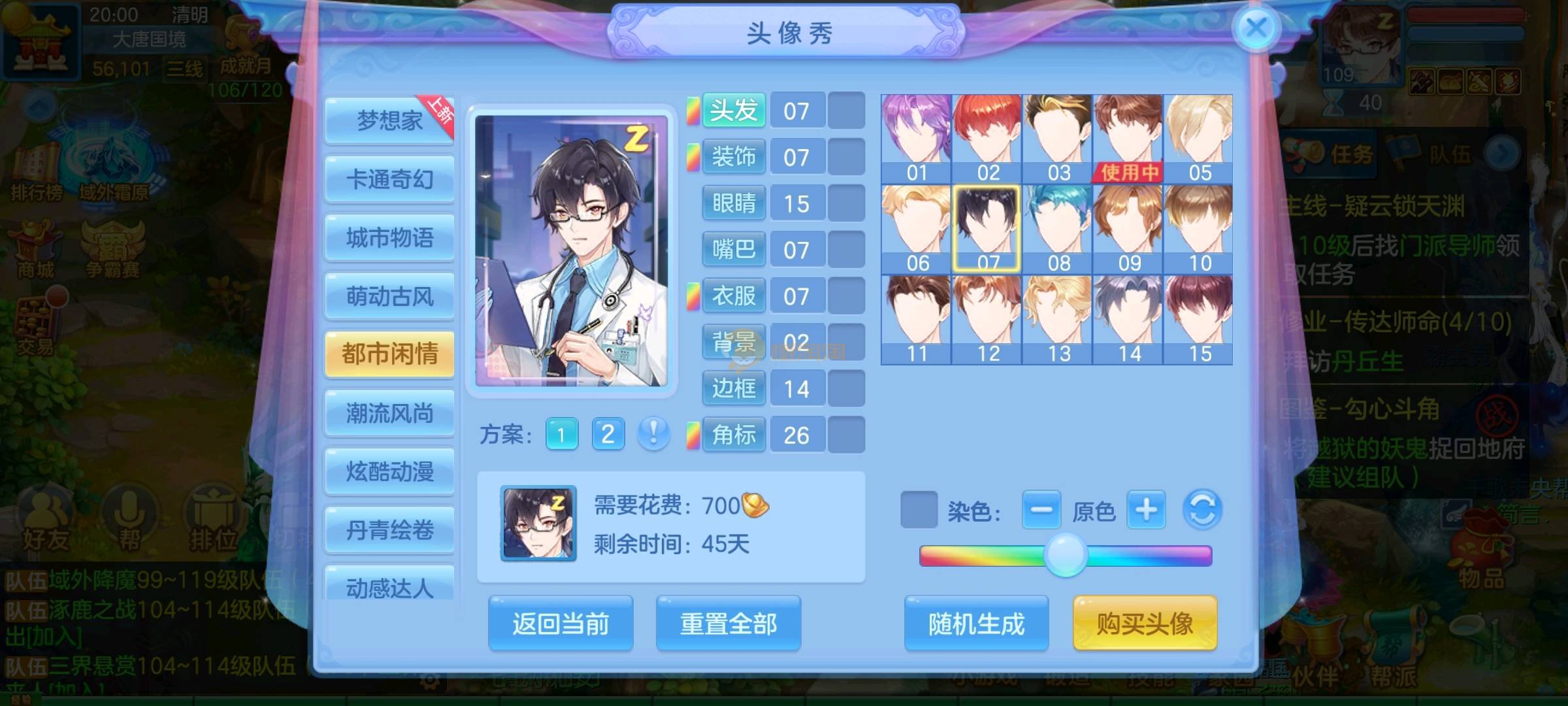This screenshot has width=1568, height=706.
Task: Generate a random avatar with 随机生成
Action: (x=976, y=624)
